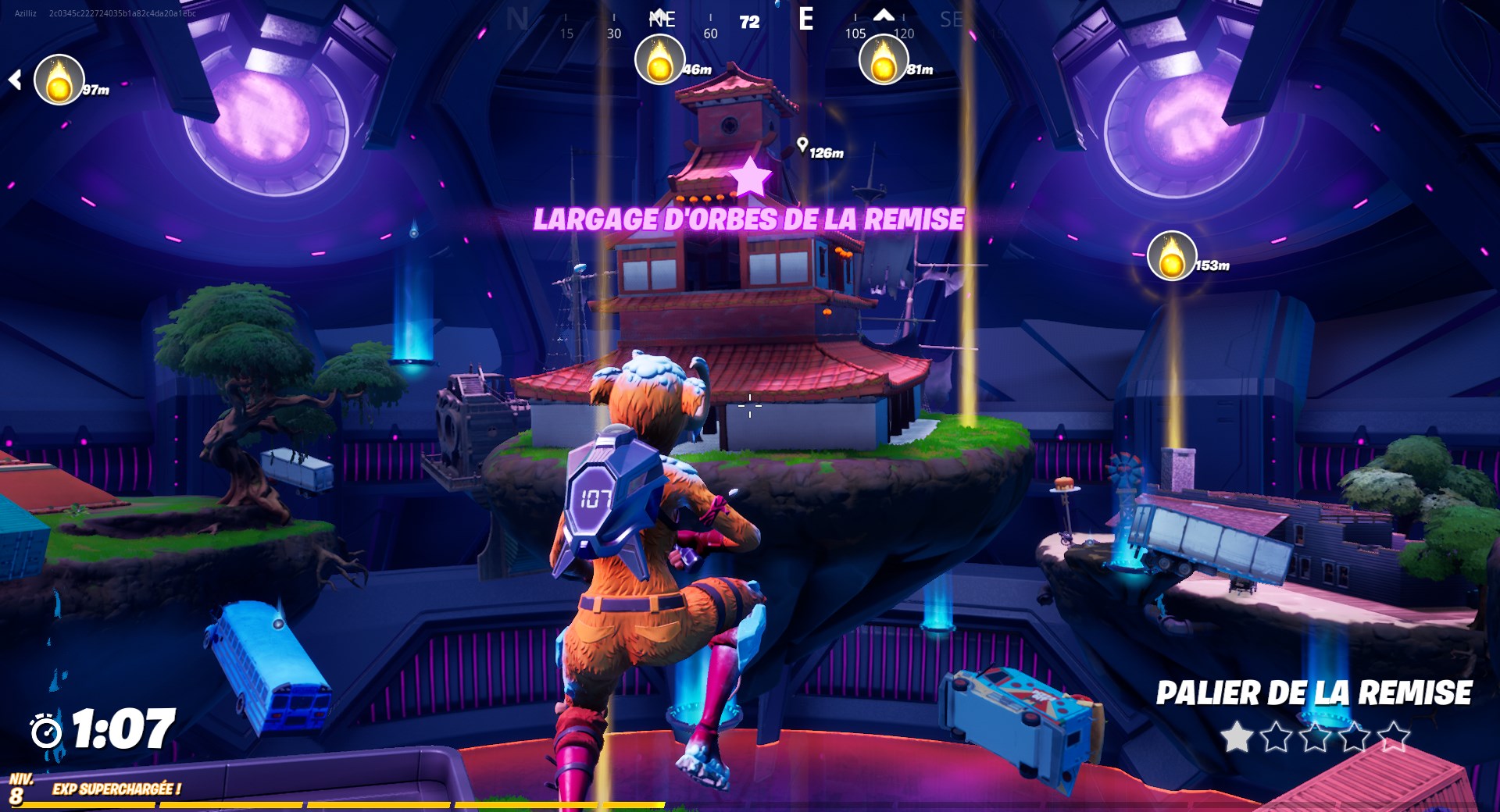This screenshot has height=812, width=1500.
Task: Click the north arrow indicator on the compass
Action: [x=884, y=14]
